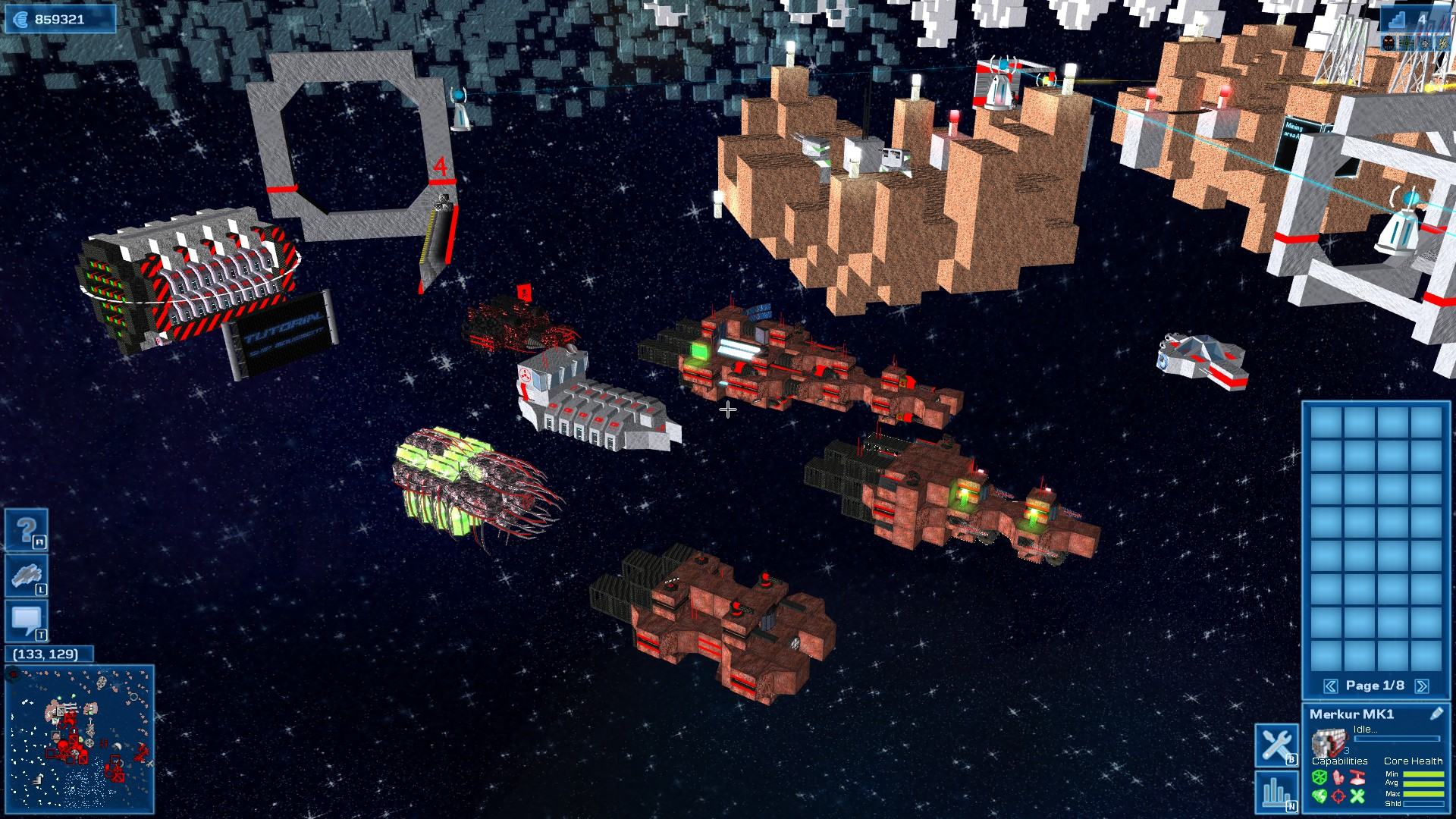Open the build tools wrench button
Image resolution: width=1456 pixels, height=819 pixels.
point(1276,745)
